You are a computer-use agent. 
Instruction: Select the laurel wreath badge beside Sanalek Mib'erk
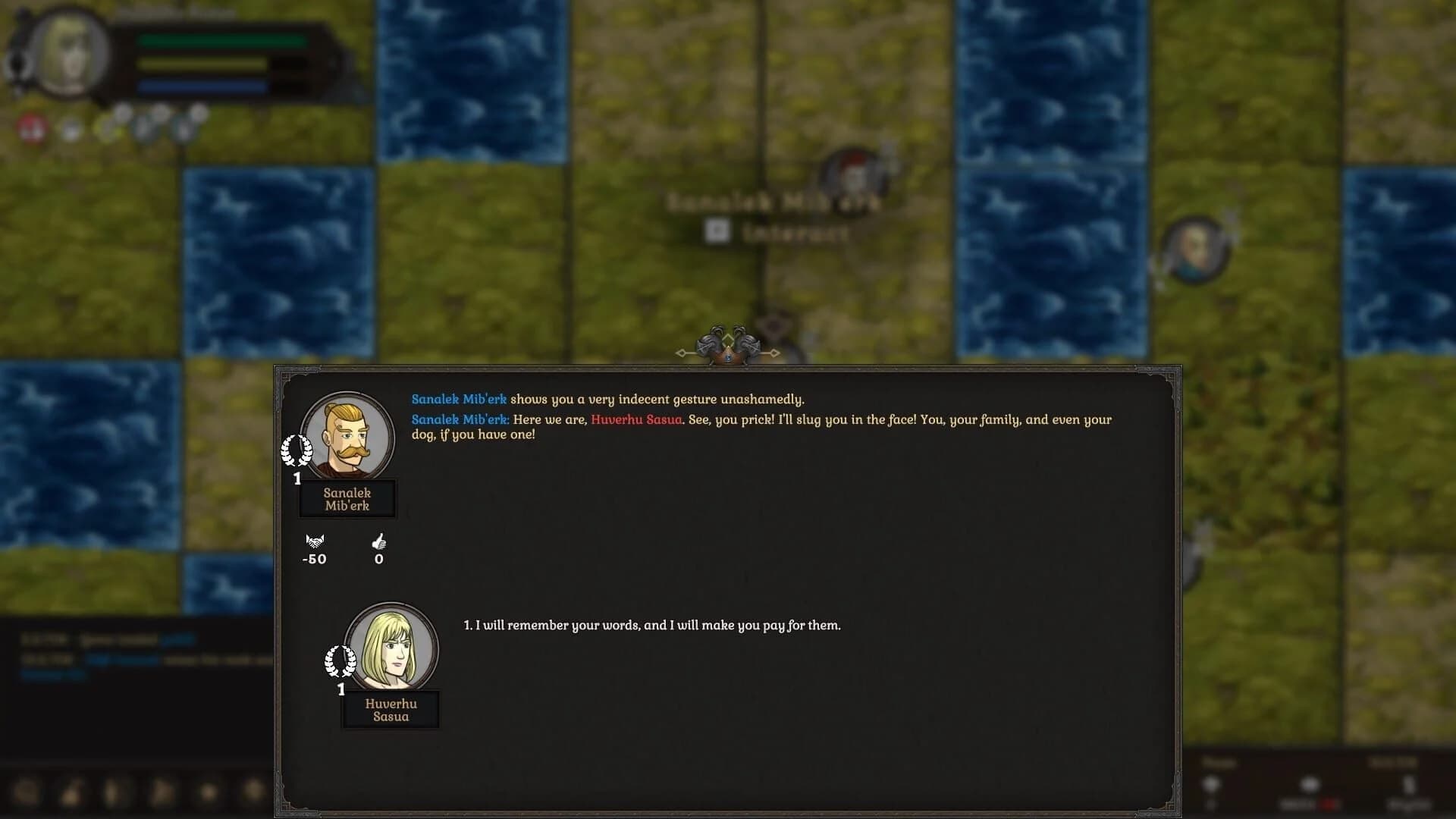click(x=299, y=449)
